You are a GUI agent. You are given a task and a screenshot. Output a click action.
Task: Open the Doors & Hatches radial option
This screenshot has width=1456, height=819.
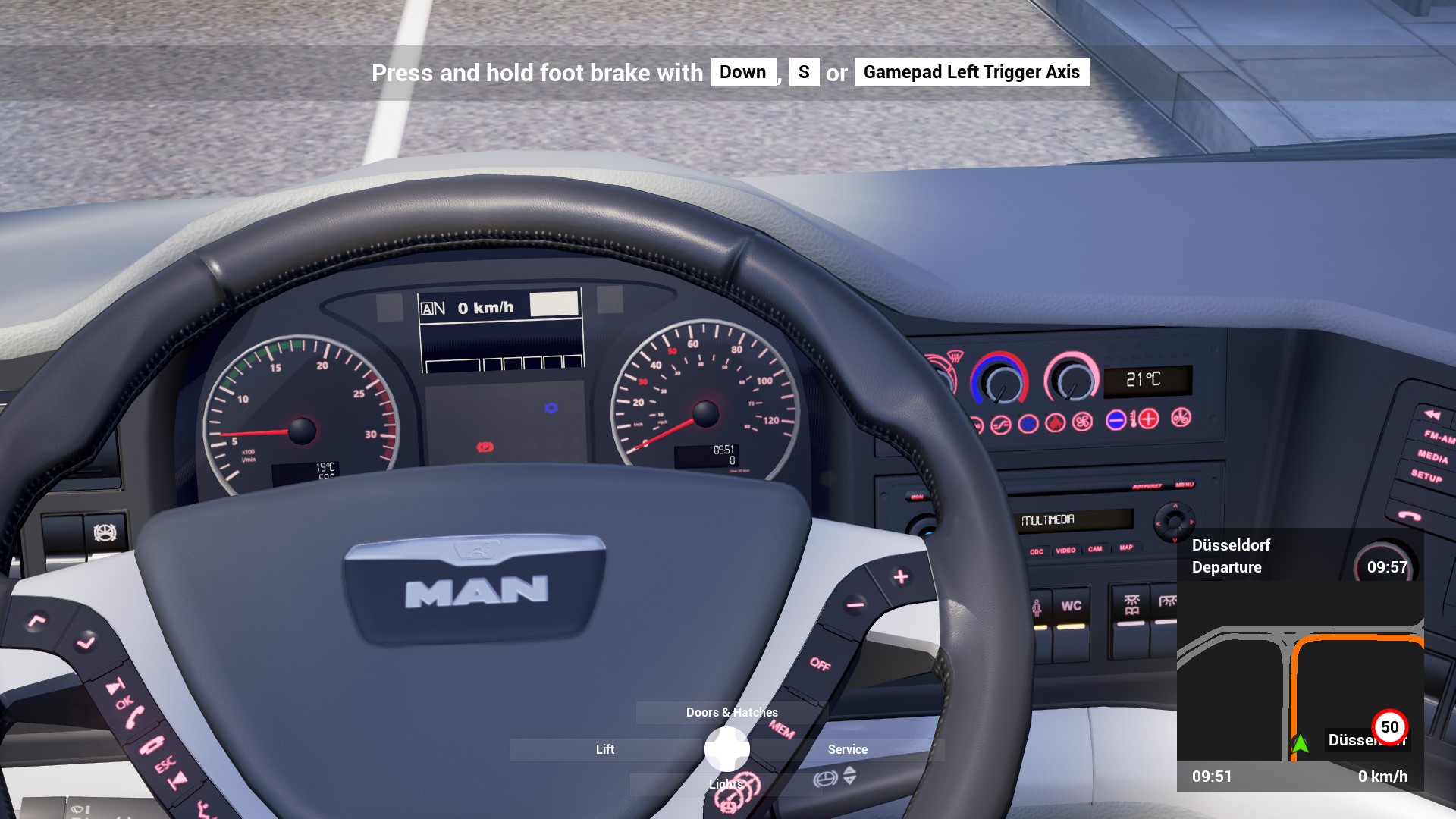(x=731, y=712)
